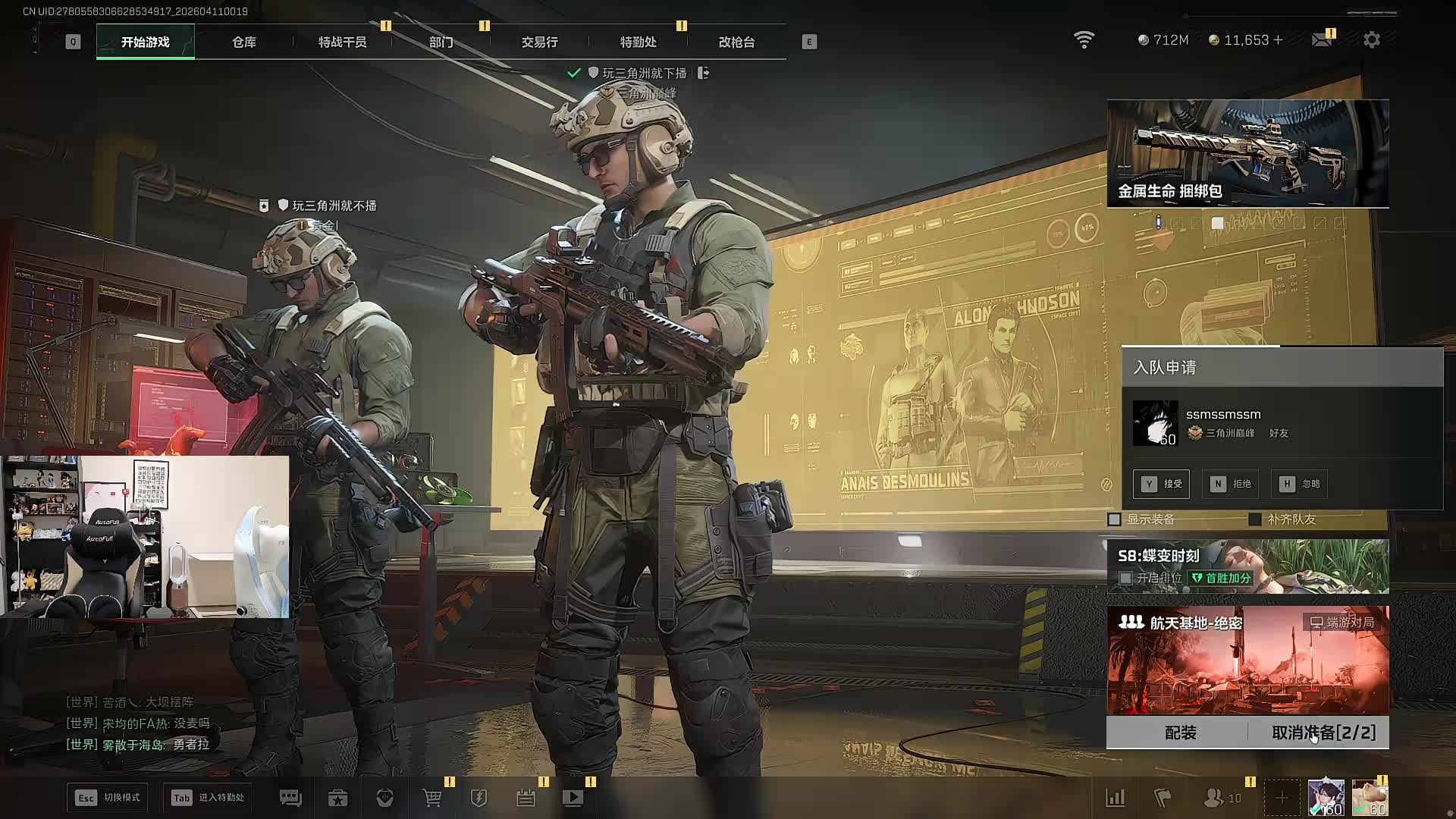Open the mail envelope icon
1456x819 pixels.
[x=1322, y=39]
